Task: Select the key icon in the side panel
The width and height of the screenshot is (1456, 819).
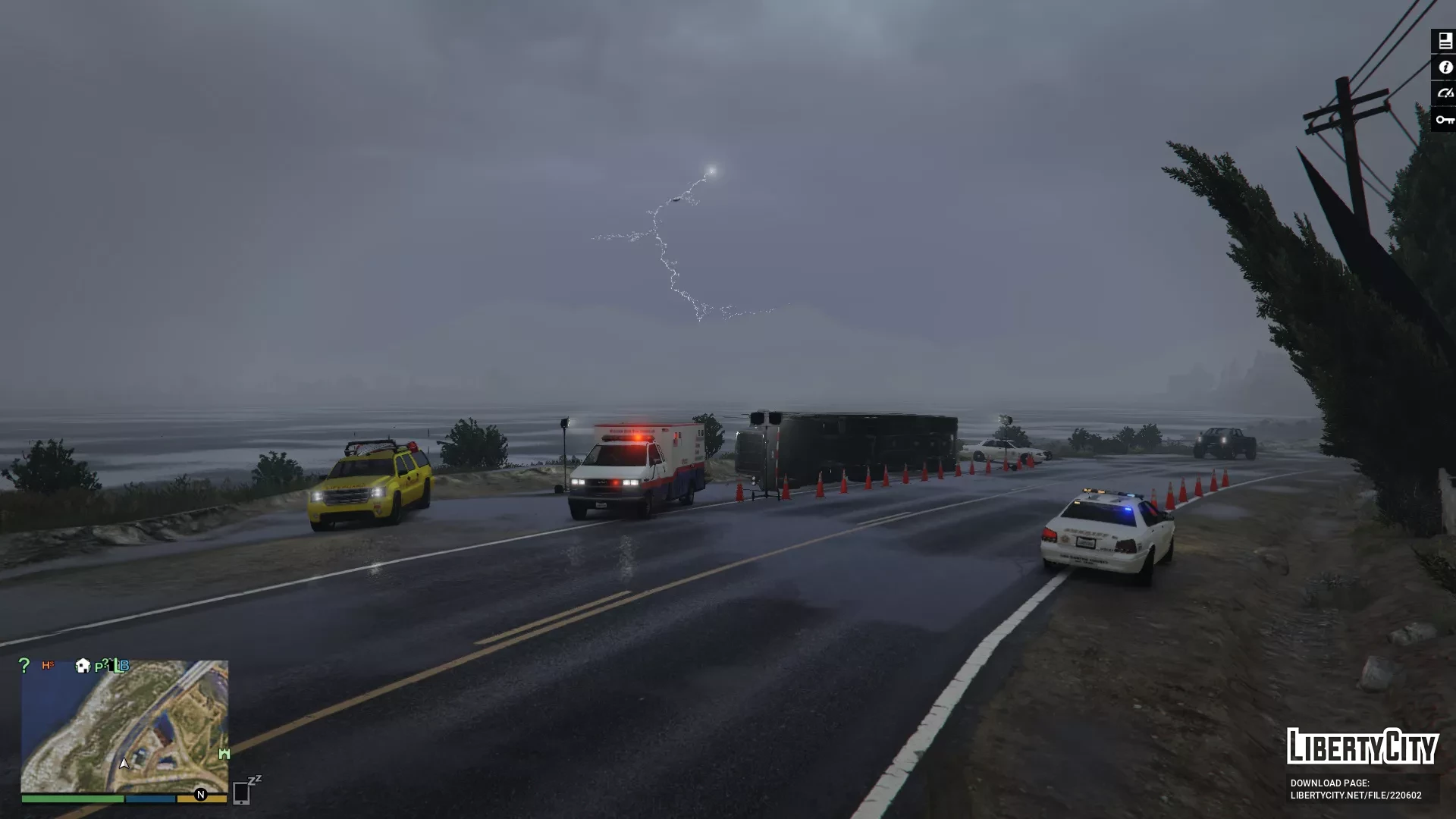Action: (1444, 120)
